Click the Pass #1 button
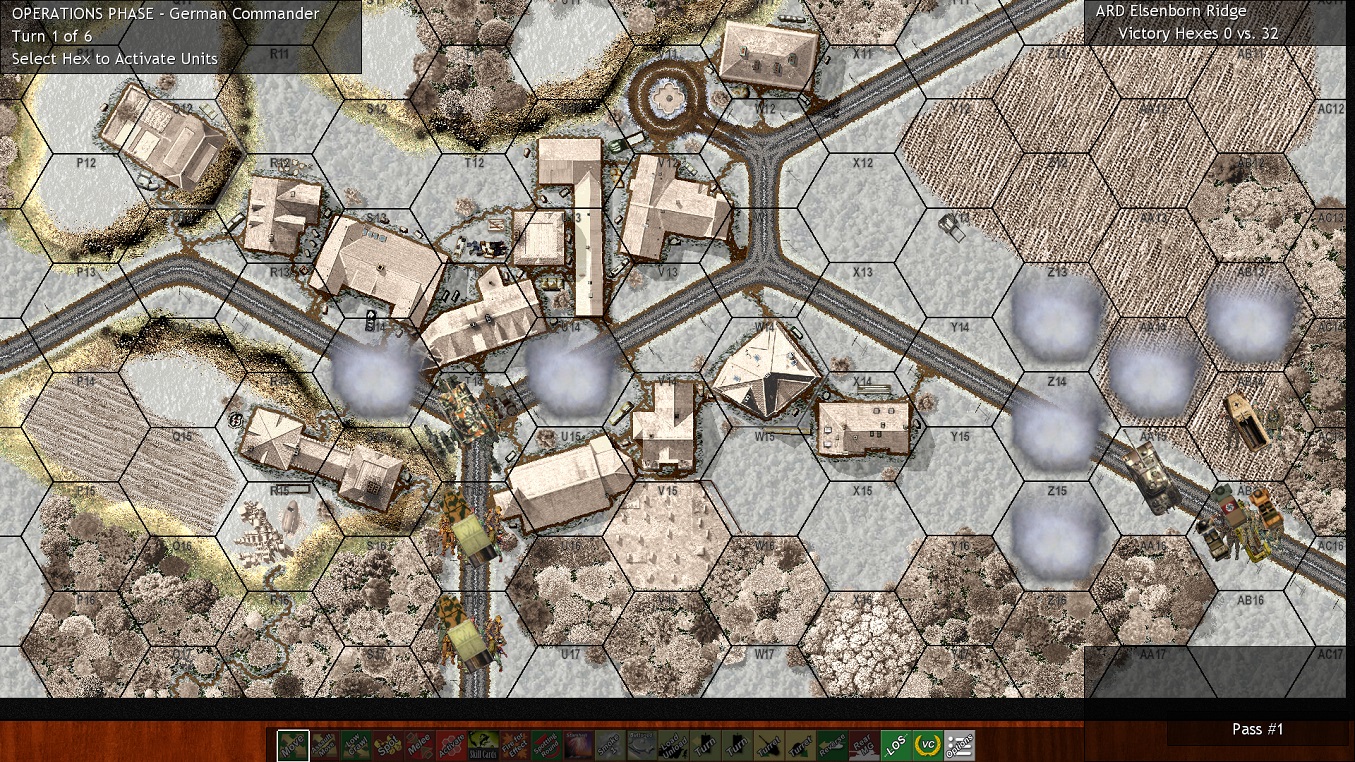The image size is (1355, 762). 1257,729
